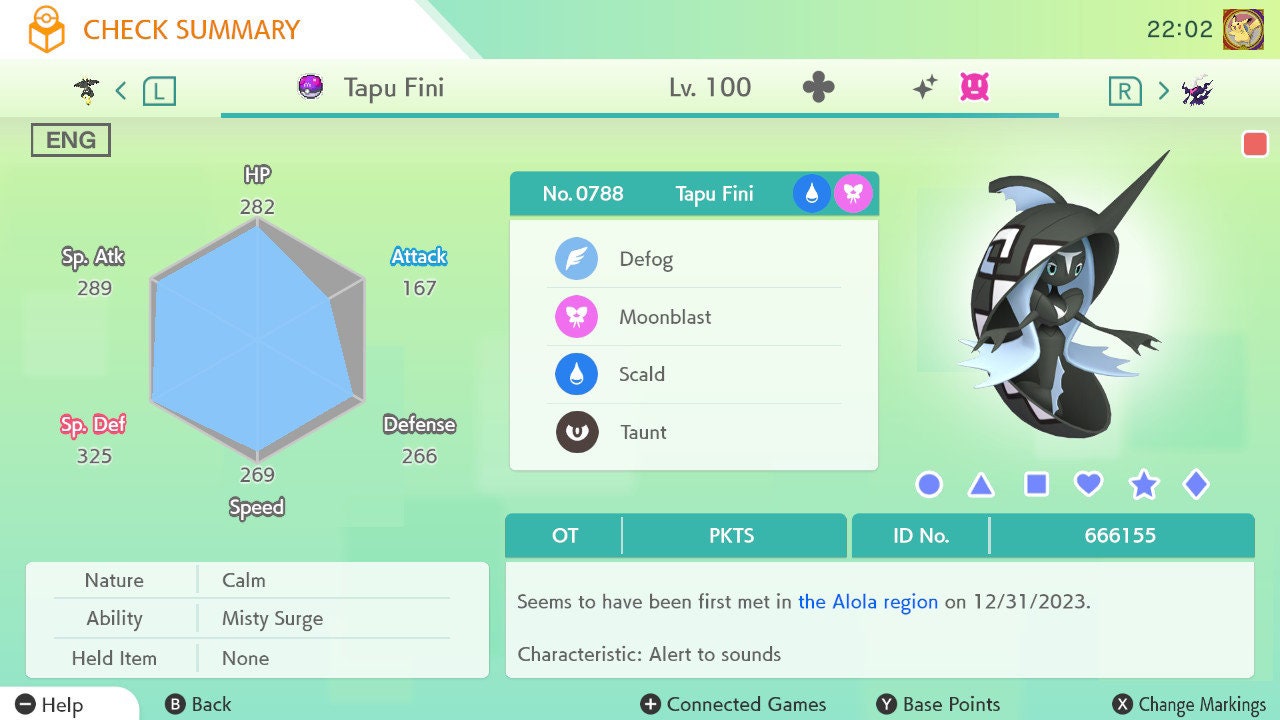The height and width of the screenshot is (720, 1280).
Task: Go Back from the summary
Action: point(198,704)
